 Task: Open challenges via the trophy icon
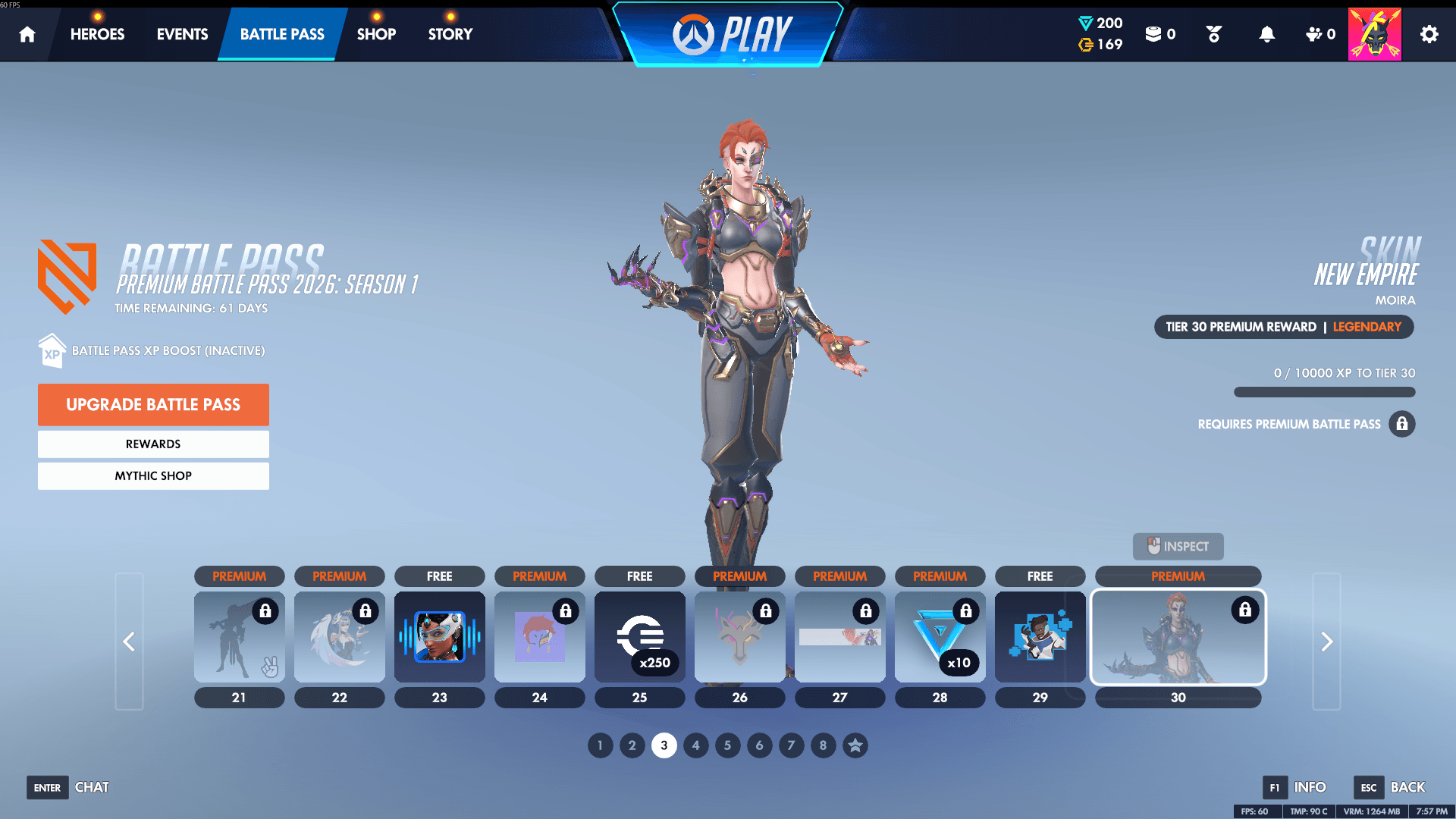tap(1213, 34)
